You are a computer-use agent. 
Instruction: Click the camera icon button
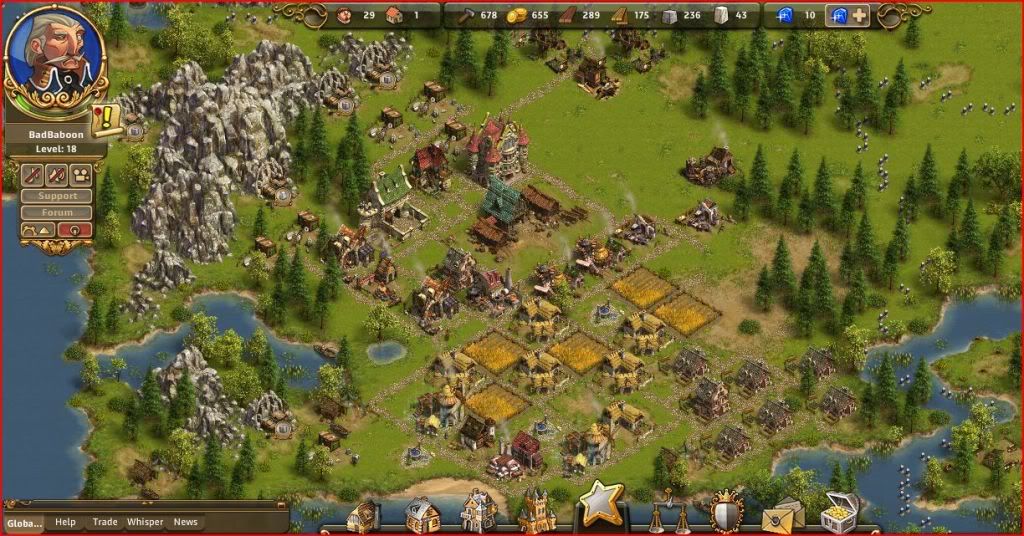[80, 175]
